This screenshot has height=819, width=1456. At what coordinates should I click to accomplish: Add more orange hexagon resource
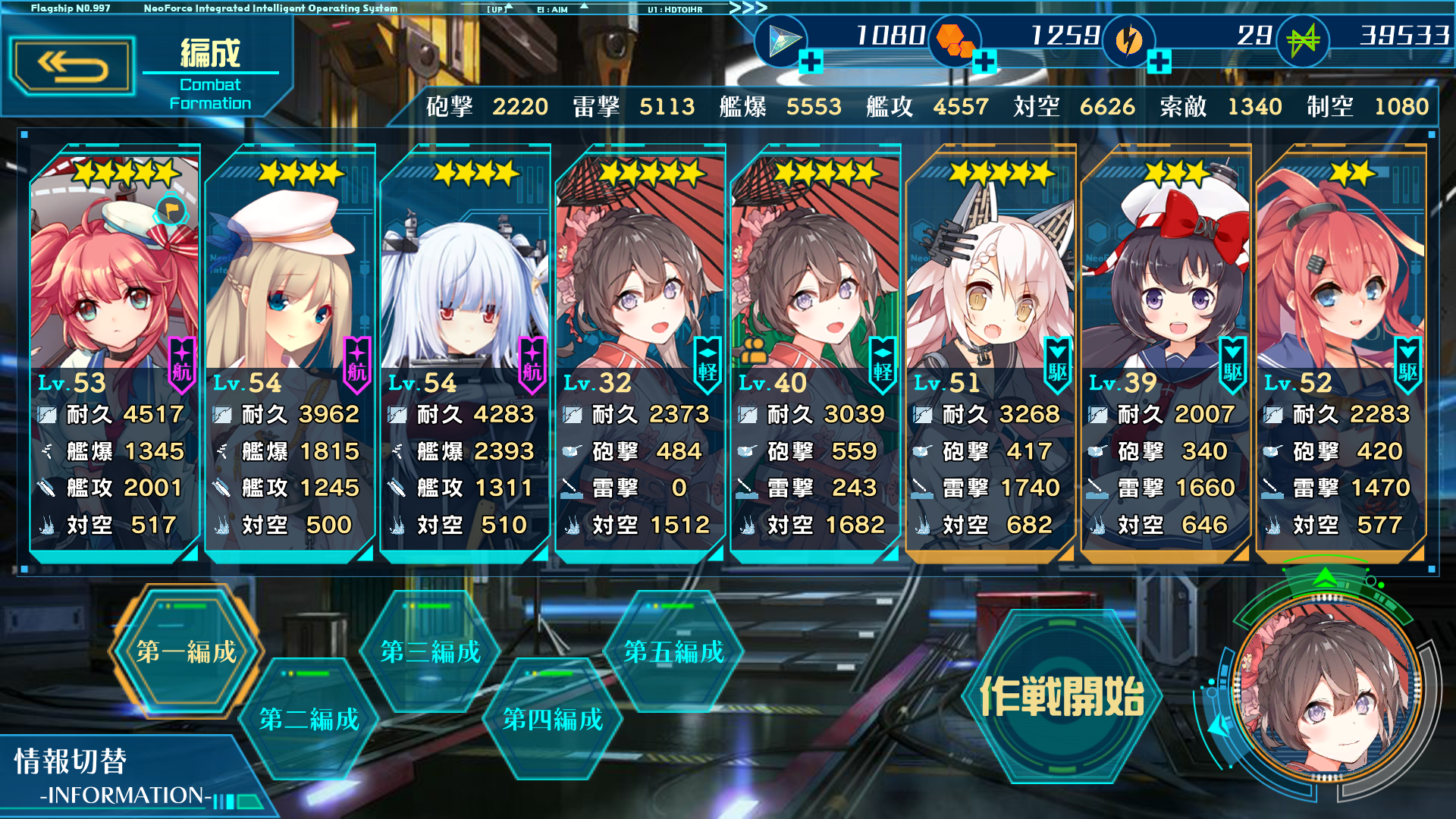click(x=984, y=61)
